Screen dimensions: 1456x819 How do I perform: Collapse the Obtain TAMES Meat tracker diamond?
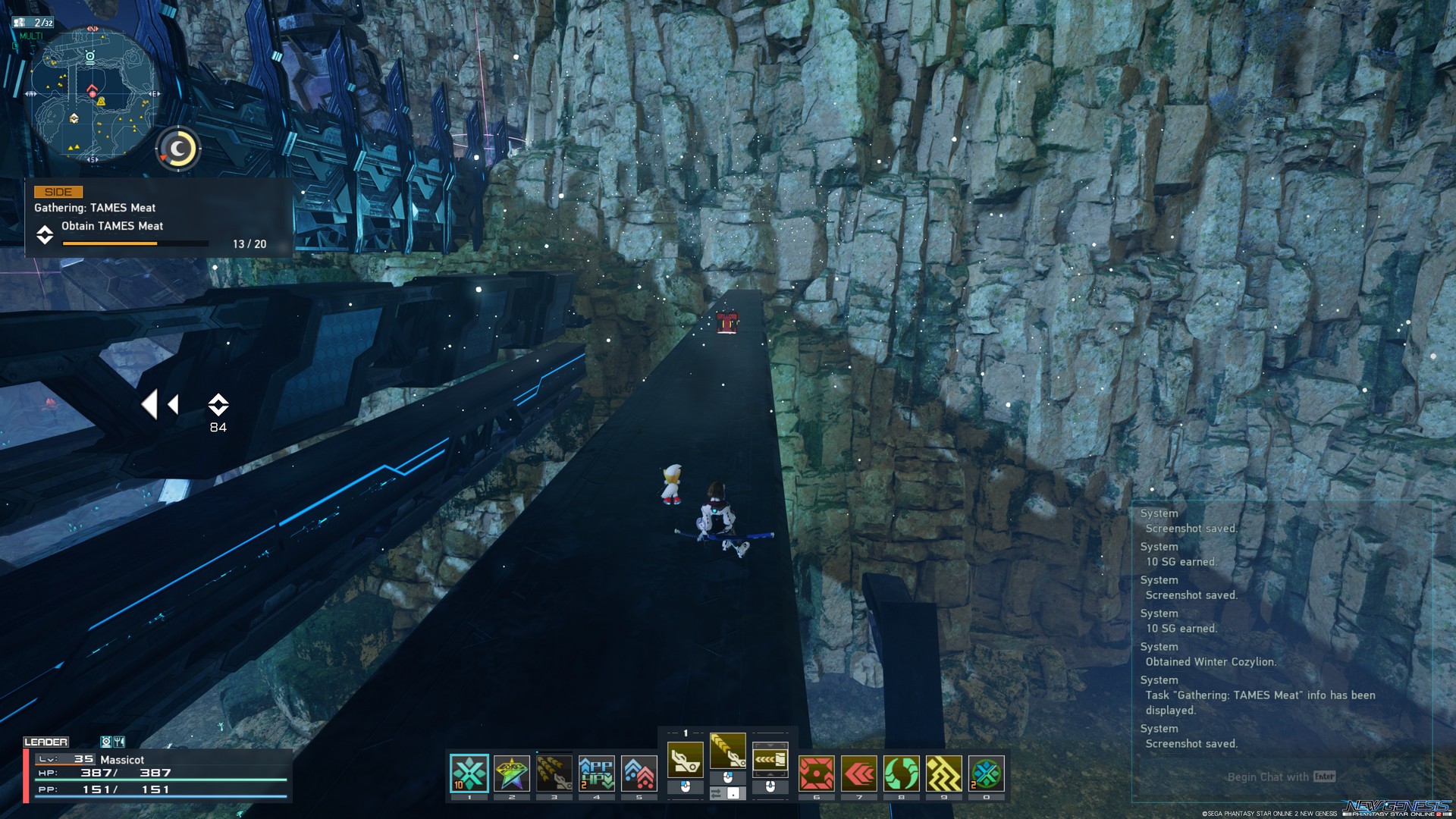(45, 235)
